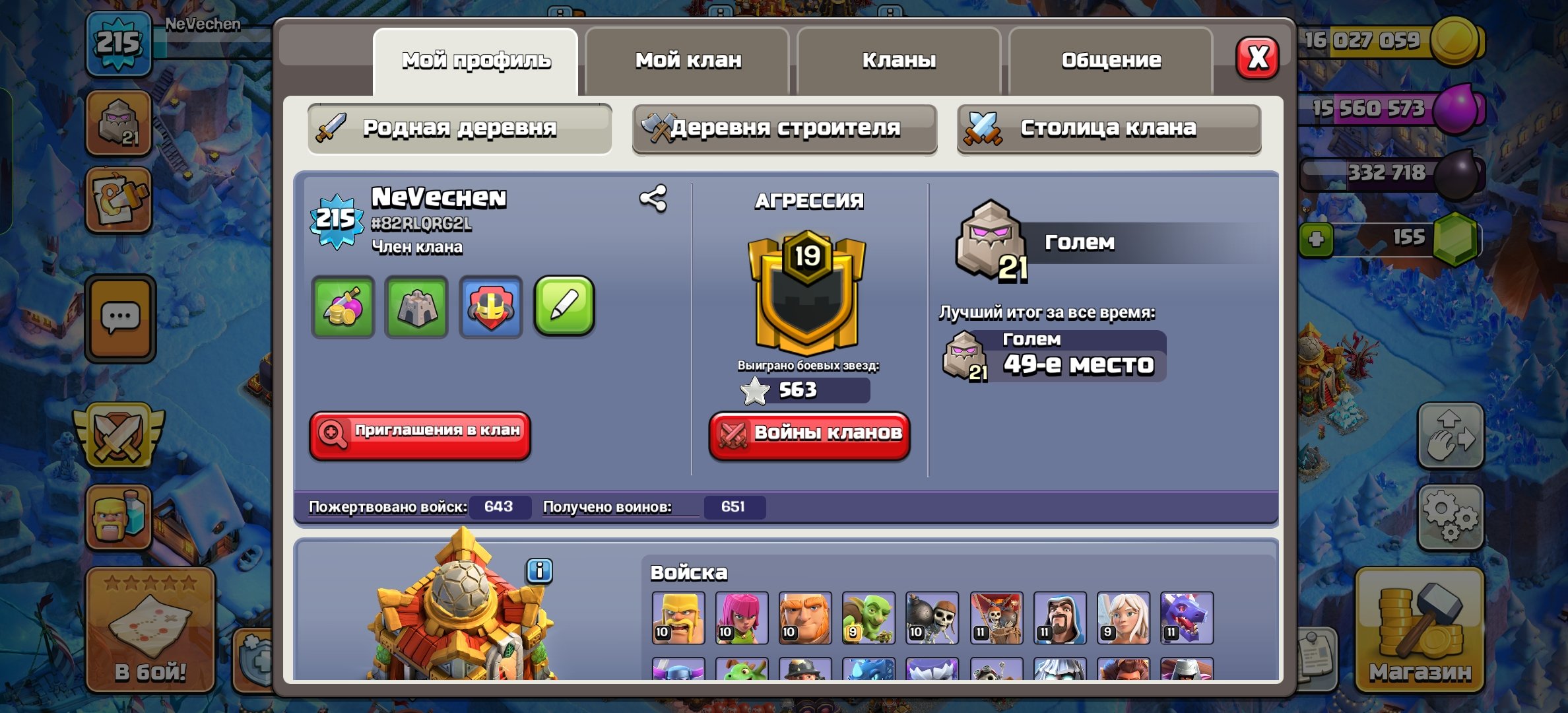Select the clan capital fort icon in profile
This screenshot has height=713, width=1568.
(416, 308)
